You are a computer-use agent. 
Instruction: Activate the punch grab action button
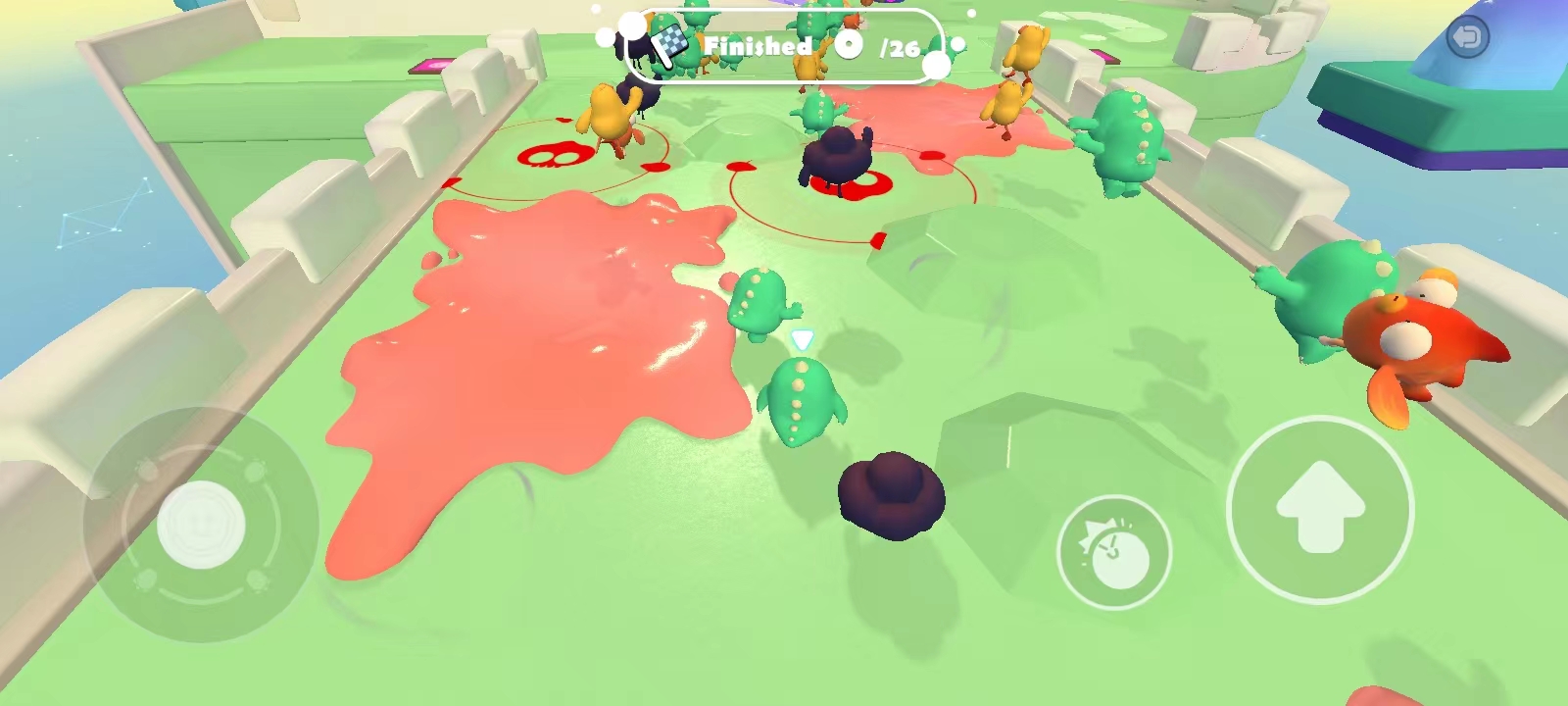point(1114,552)
